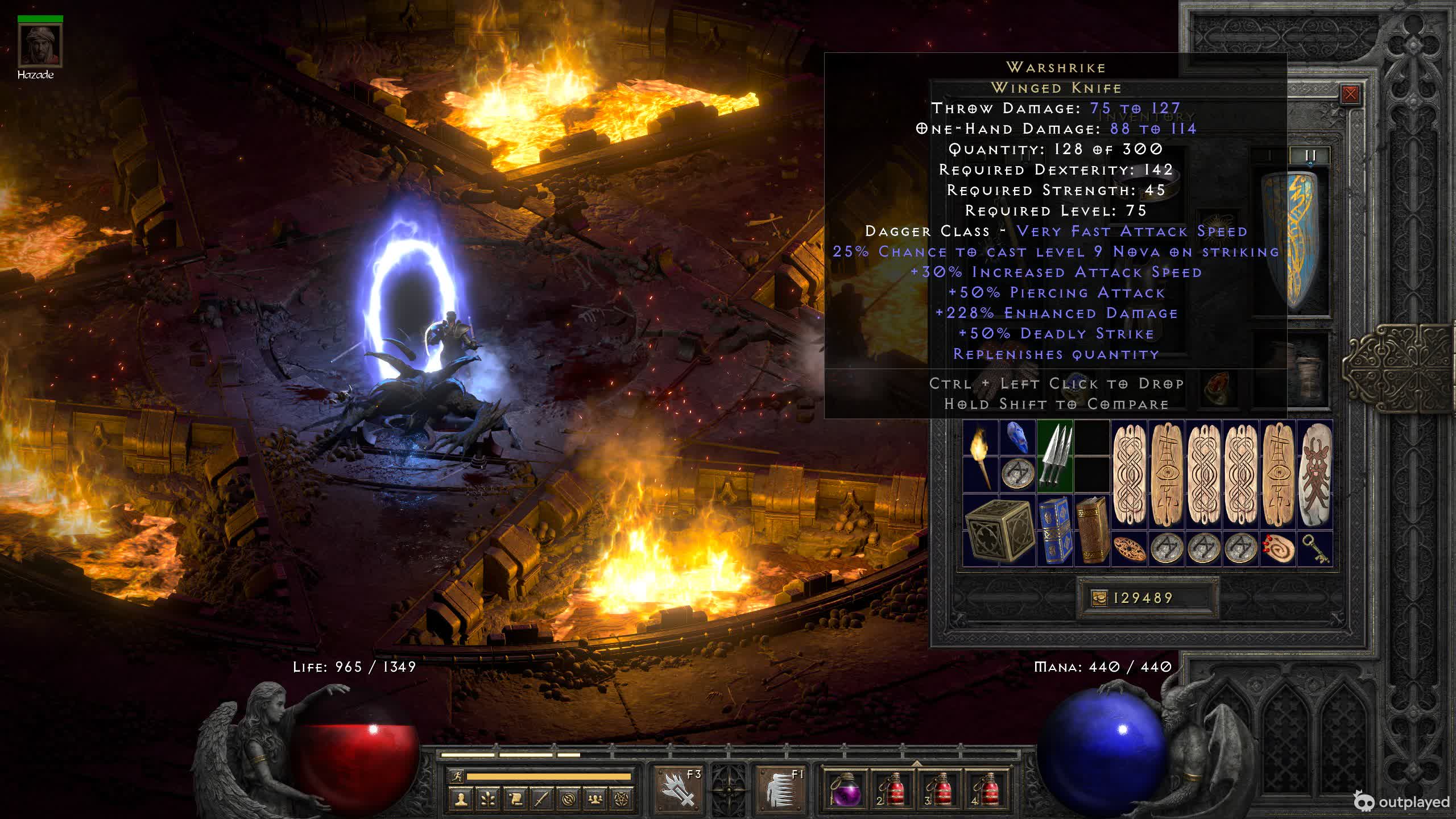The image size is (1456, 819).
Task: Select the brown Tome of Identify
Action: 1091,530
